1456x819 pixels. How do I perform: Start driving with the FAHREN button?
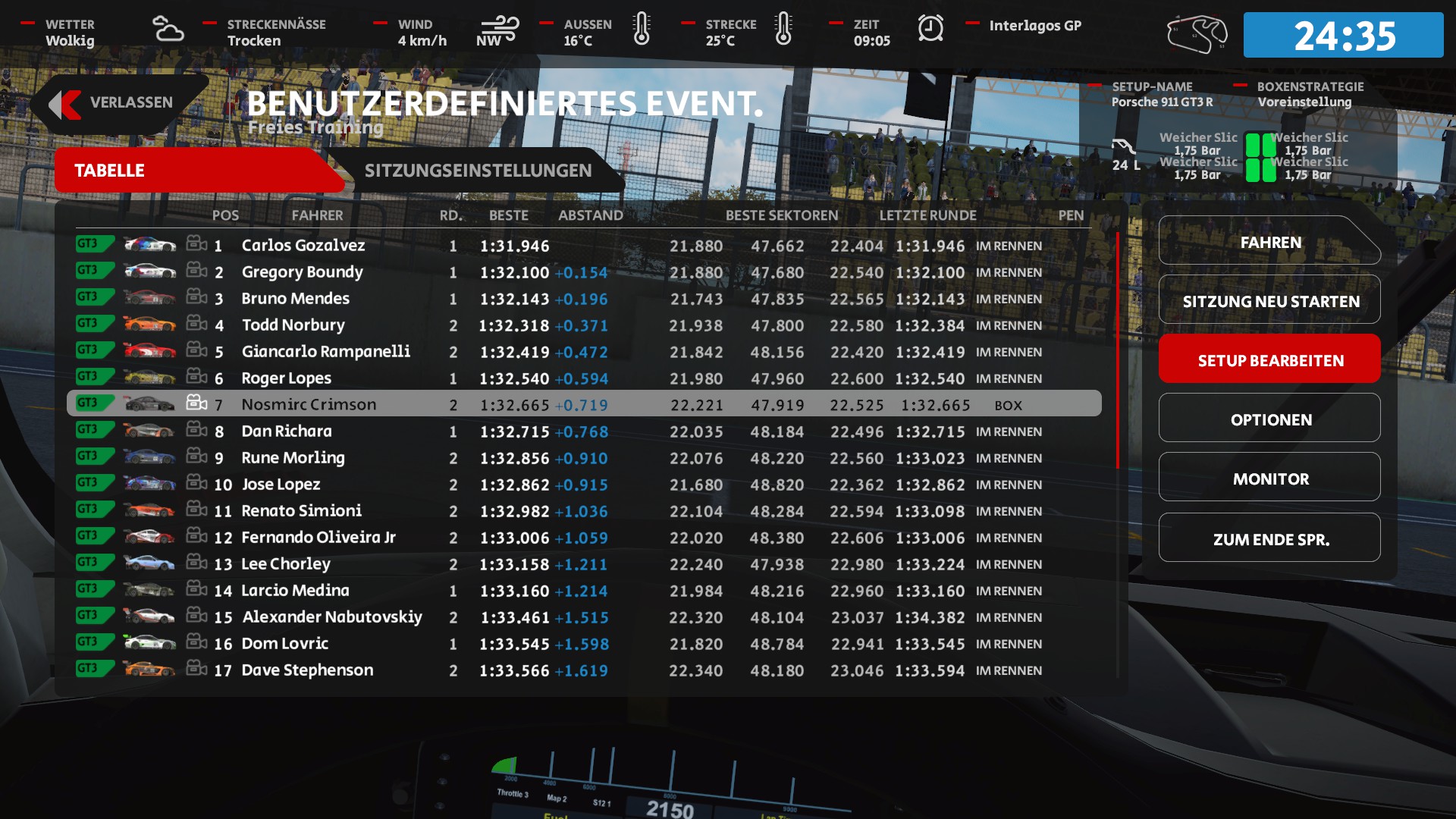[x=1269, y=243]
